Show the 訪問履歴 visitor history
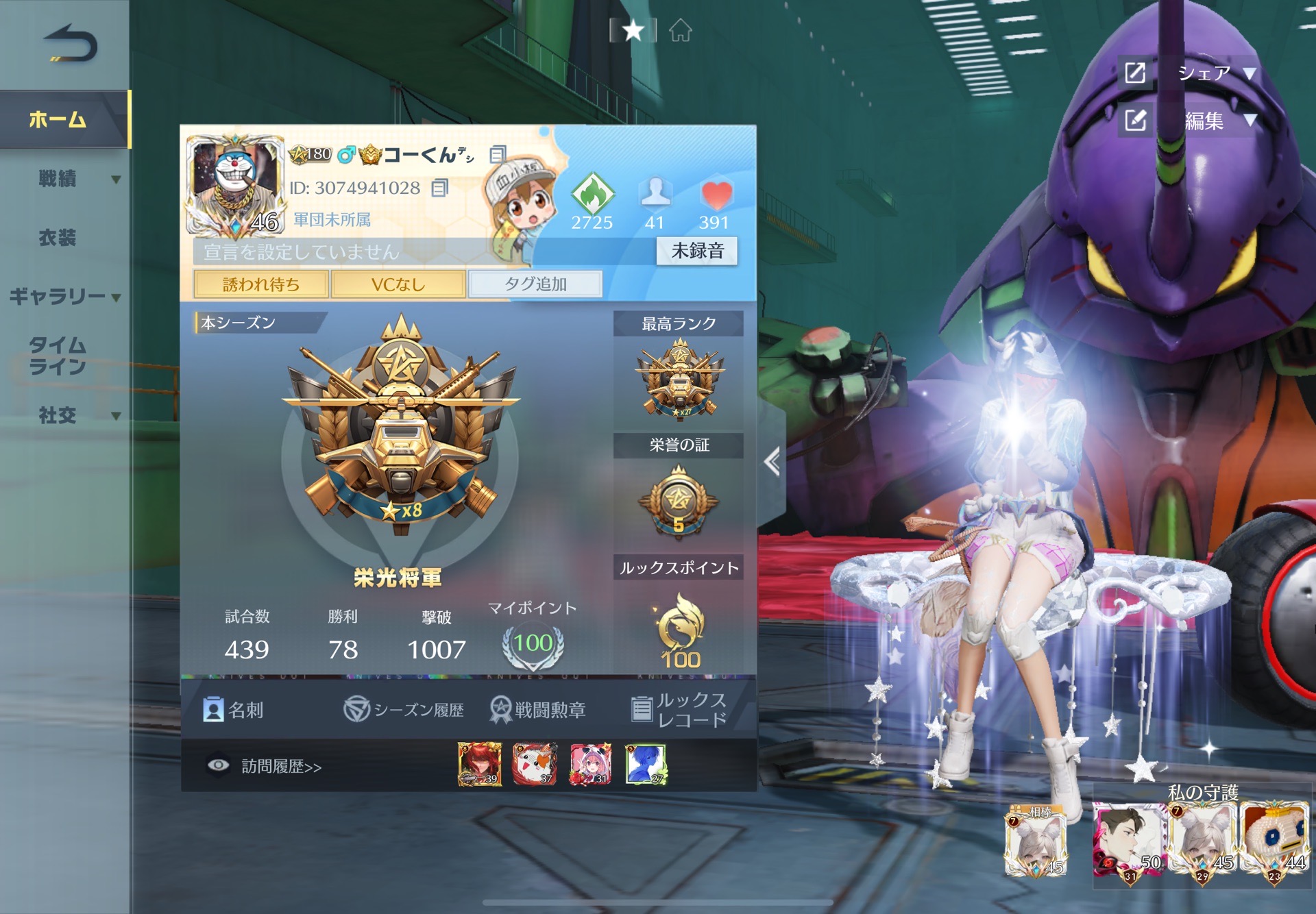The width and height of the screenshot is (1316, 914). tap(265, 766)
